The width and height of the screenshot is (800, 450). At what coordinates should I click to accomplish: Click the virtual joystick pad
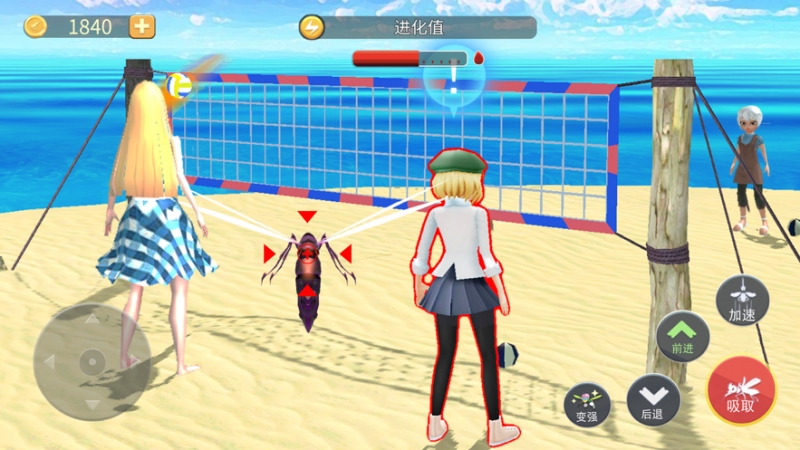click(x=91, y=361)
